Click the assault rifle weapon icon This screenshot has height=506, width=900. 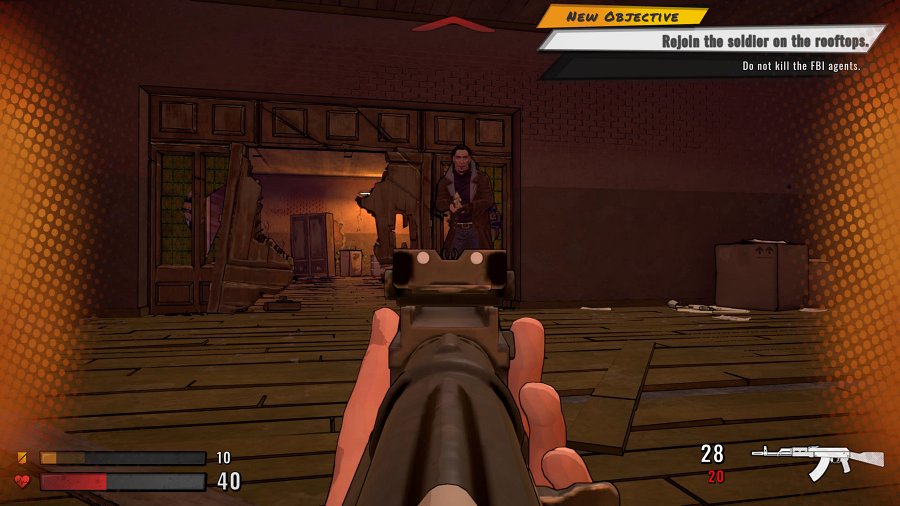point(817,460)
